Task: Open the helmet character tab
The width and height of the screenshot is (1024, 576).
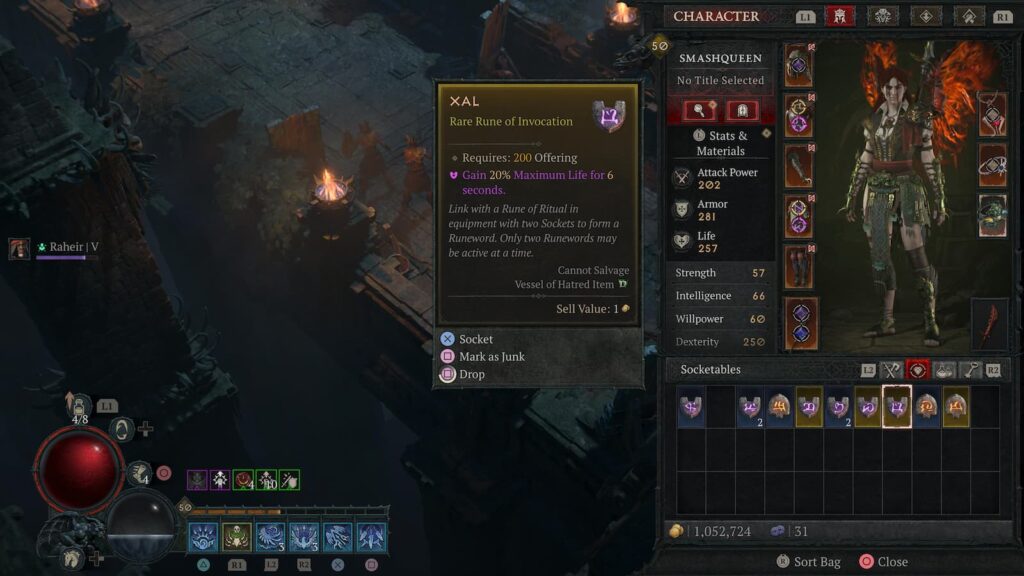Action: pyautogui.click(x=839, y=16)
